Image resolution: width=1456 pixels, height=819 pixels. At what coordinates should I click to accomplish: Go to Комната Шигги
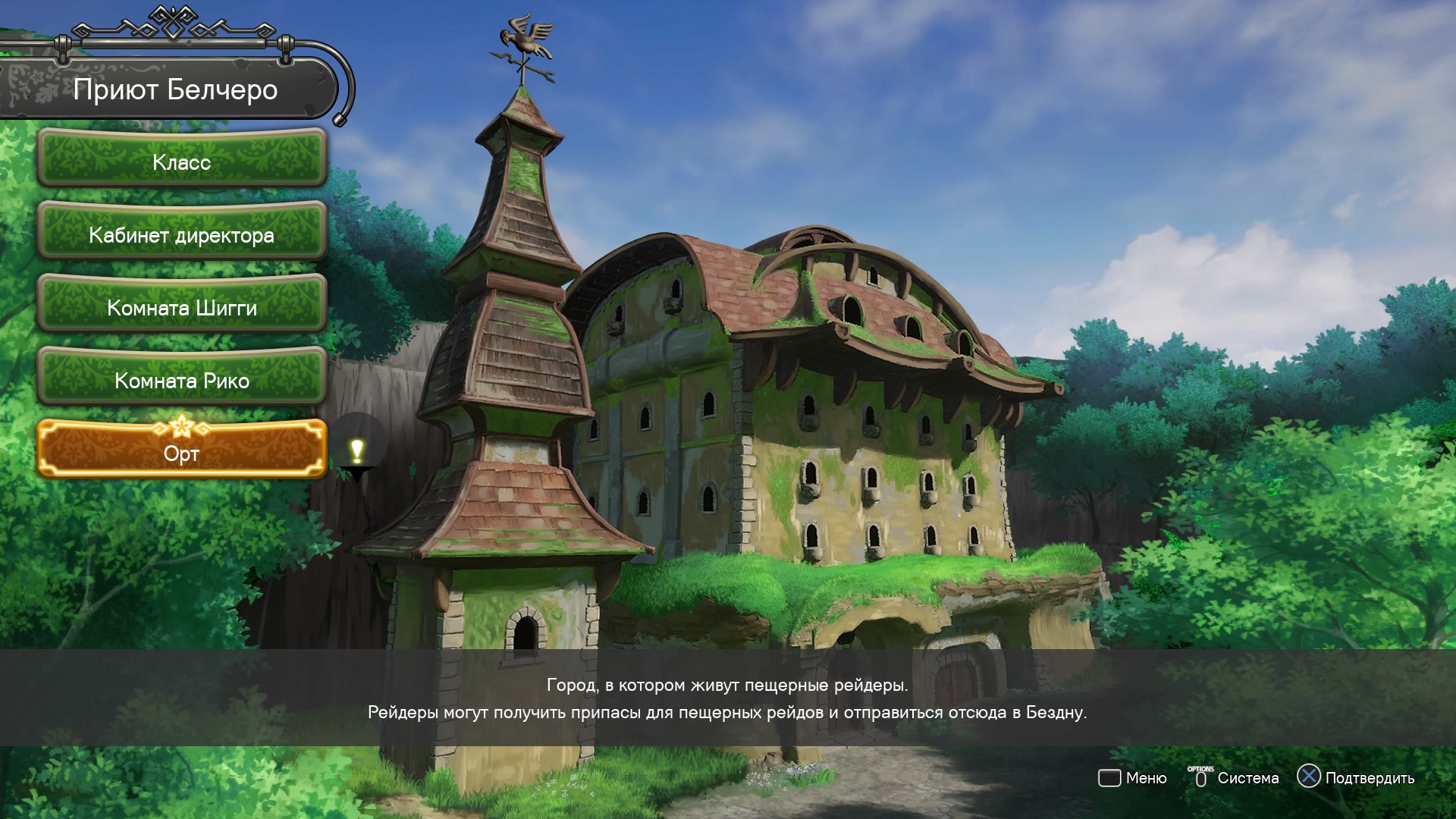(x=182, y=308)
